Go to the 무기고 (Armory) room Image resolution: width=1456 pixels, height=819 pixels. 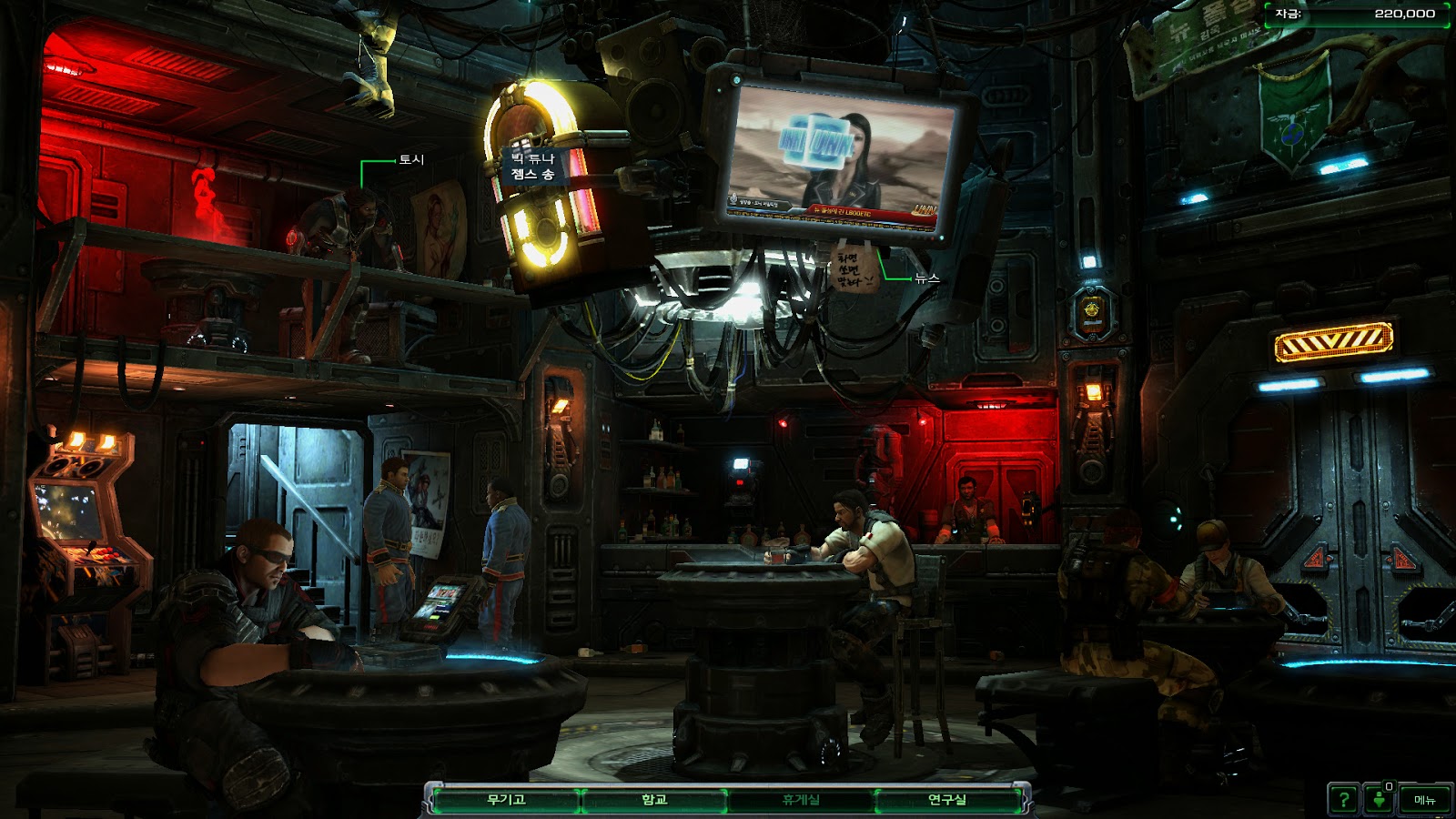(506, 800)
